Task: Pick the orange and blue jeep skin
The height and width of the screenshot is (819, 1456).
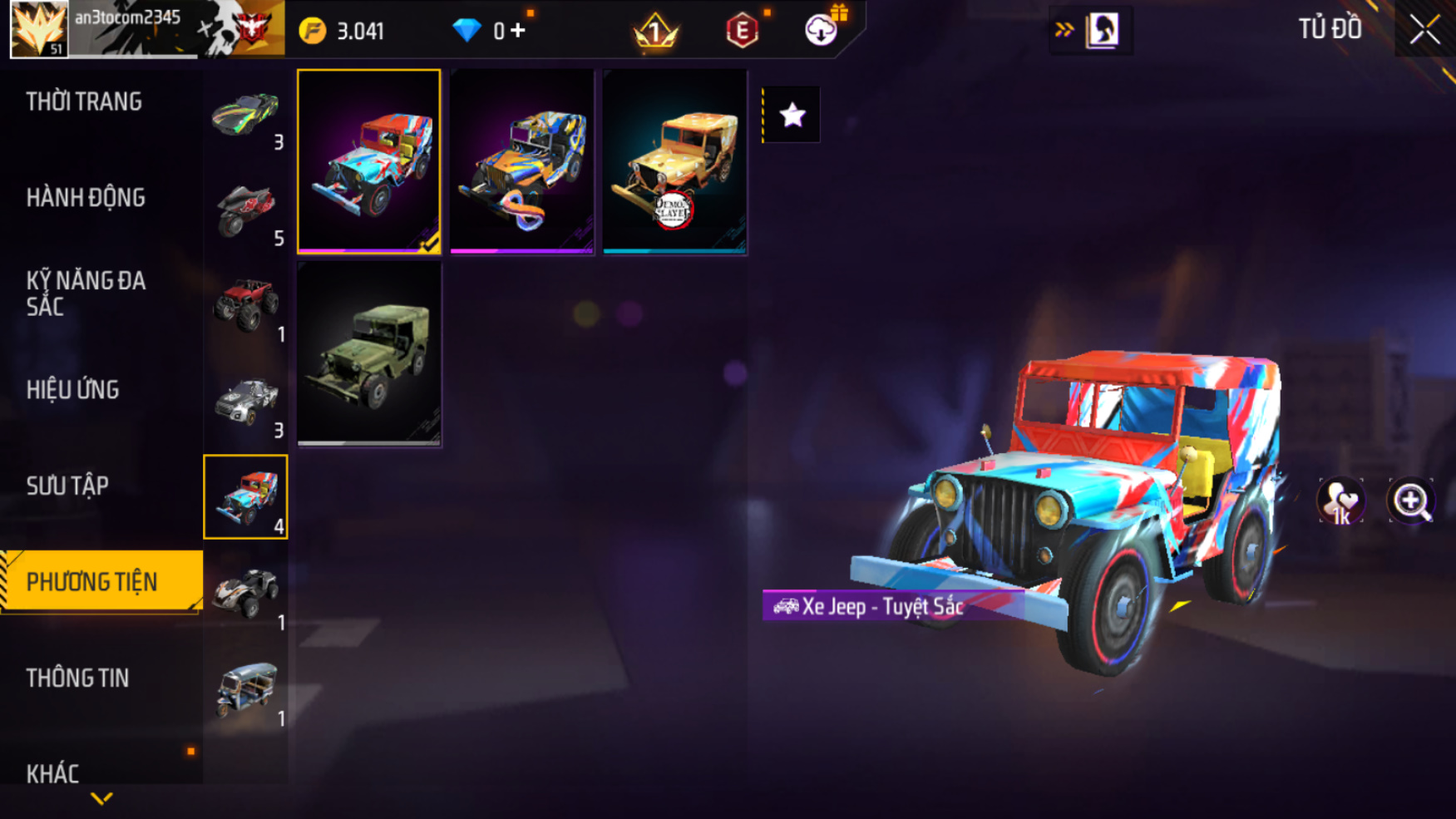Action: tap(522, 162)
